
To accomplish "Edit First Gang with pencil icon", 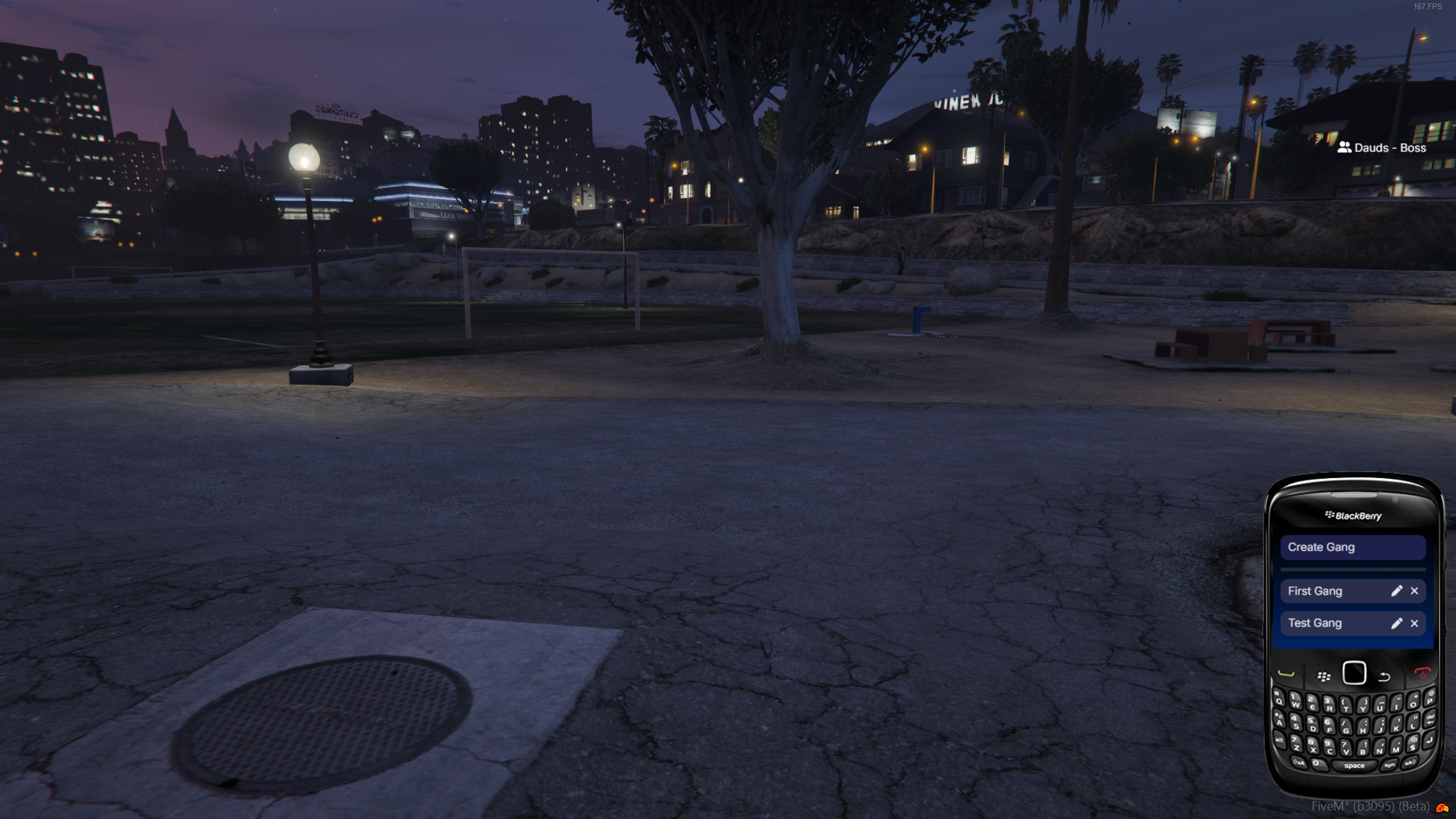I will [x=1396, y=591].
